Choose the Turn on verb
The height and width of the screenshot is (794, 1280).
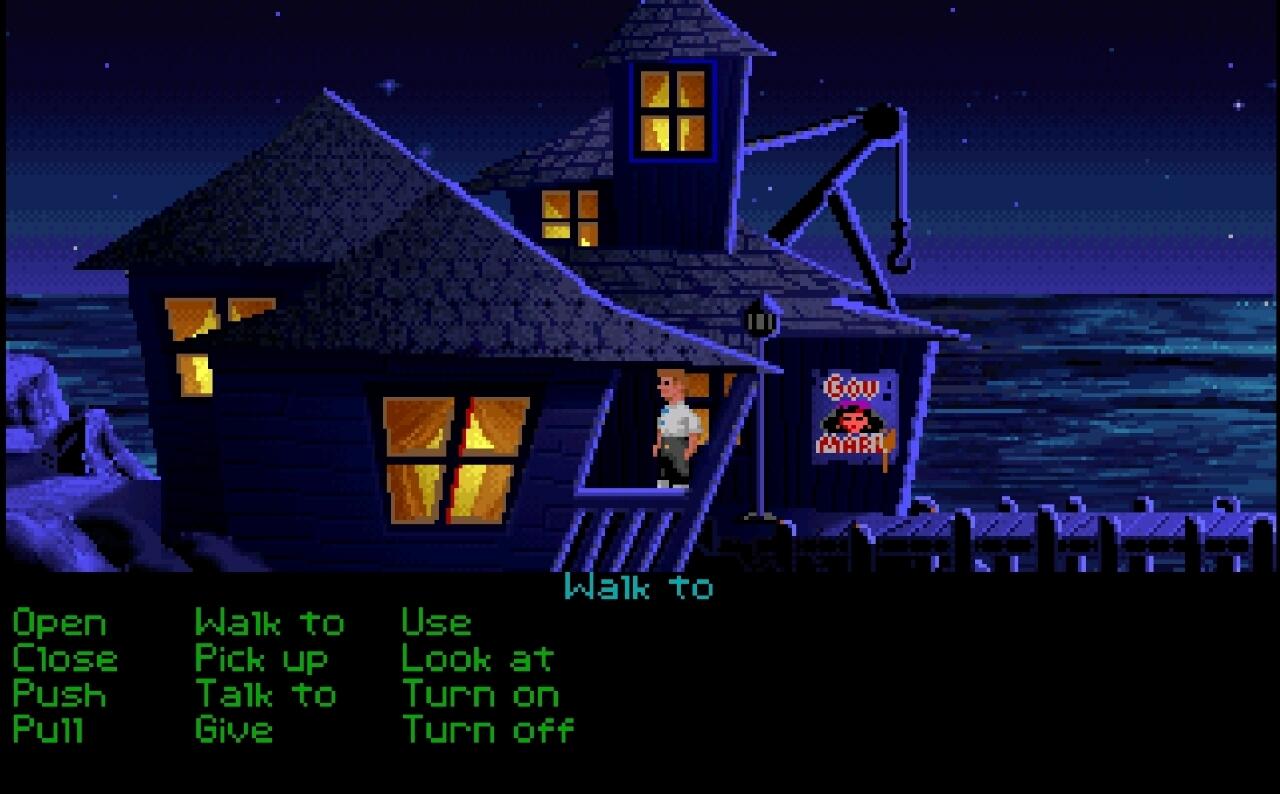[480, 694]
